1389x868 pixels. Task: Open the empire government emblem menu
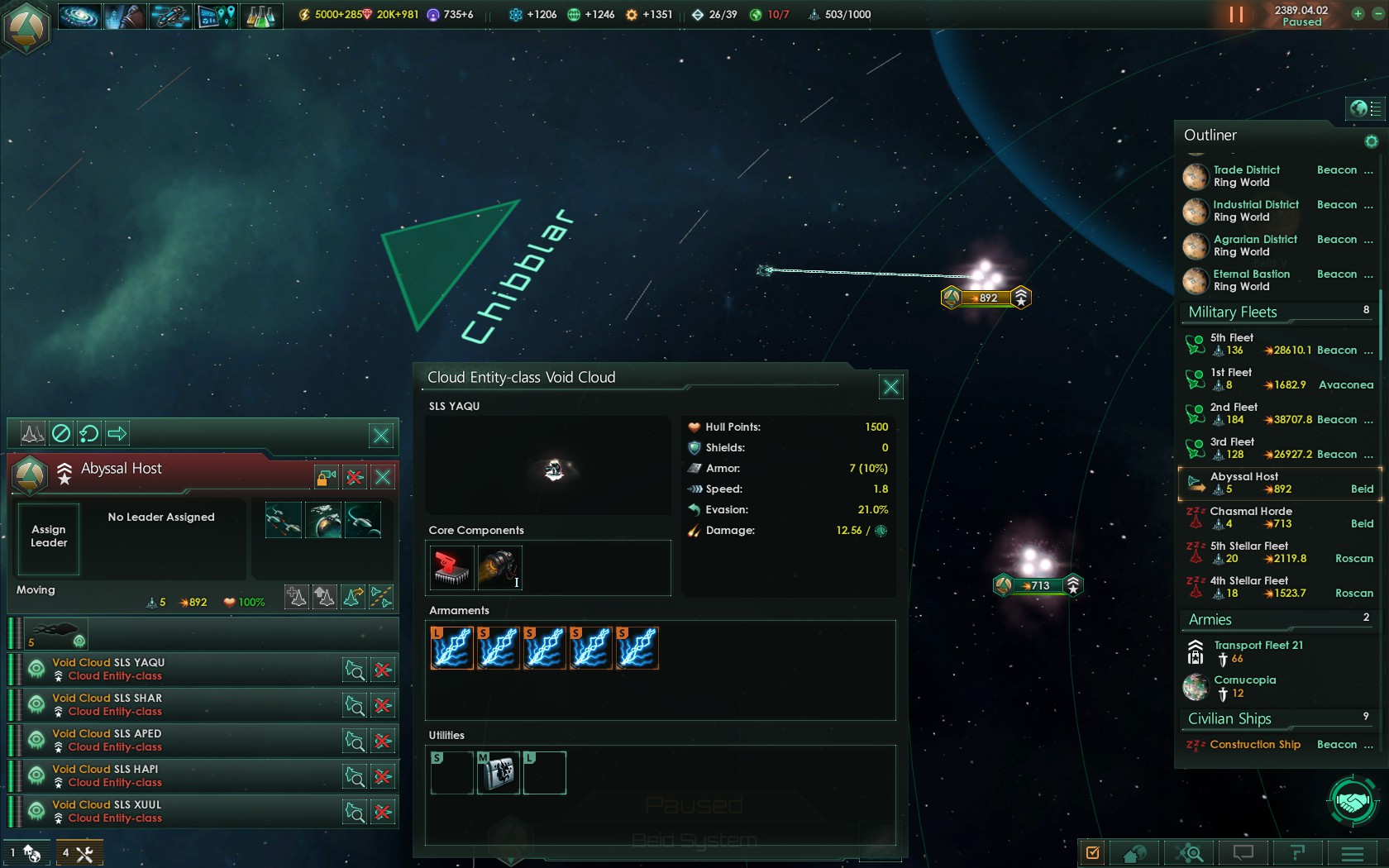click(26, 28)
